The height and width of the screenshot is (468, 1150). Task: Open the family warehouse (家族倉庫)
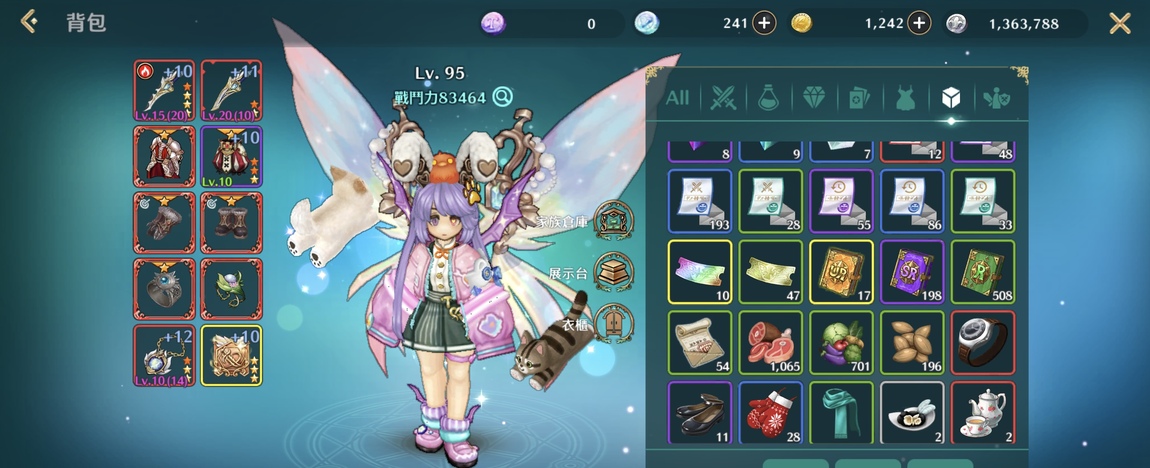pyautogui.click(x=612, y=219)
